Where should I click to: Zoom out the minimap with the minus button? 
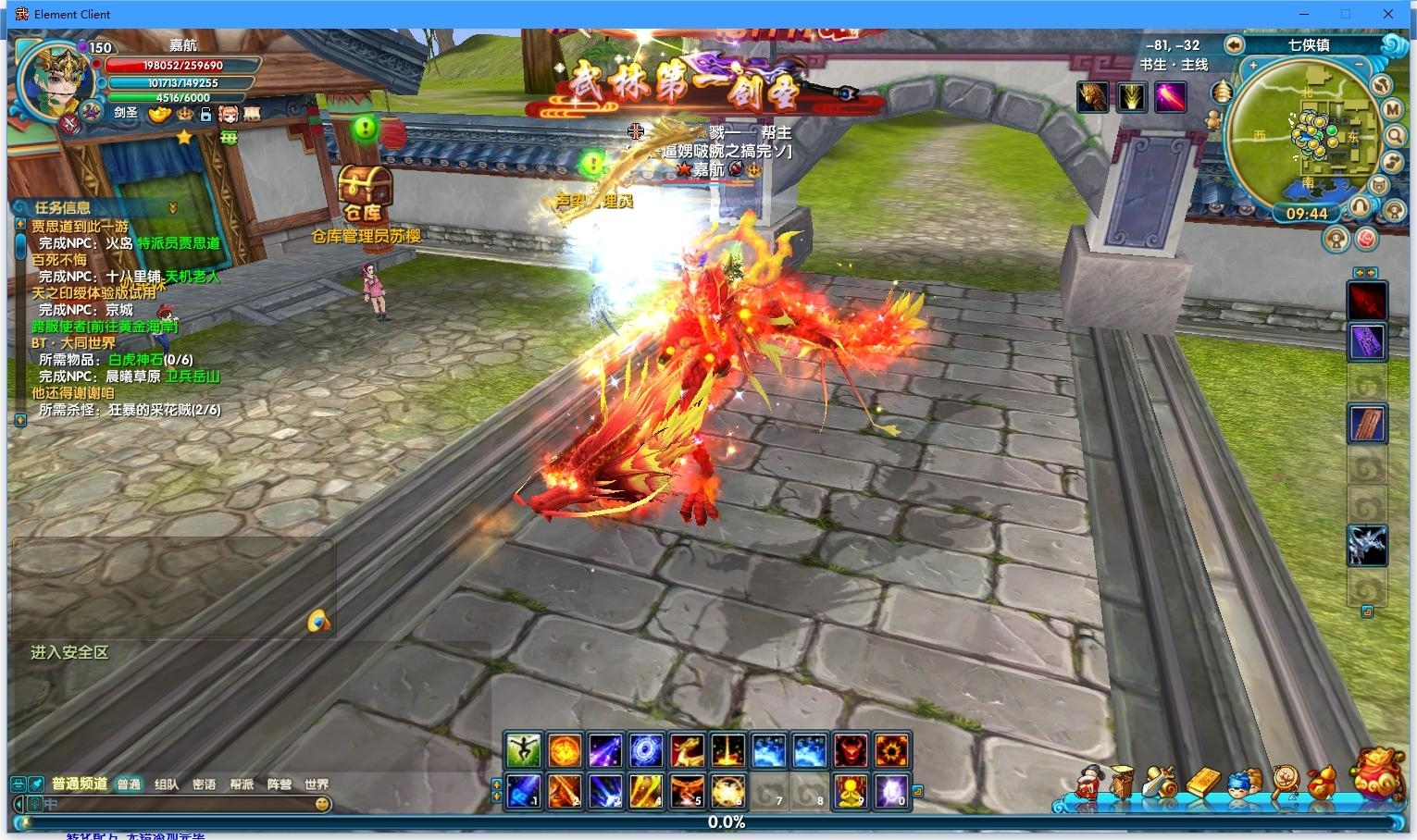(x=1360, y=66)
